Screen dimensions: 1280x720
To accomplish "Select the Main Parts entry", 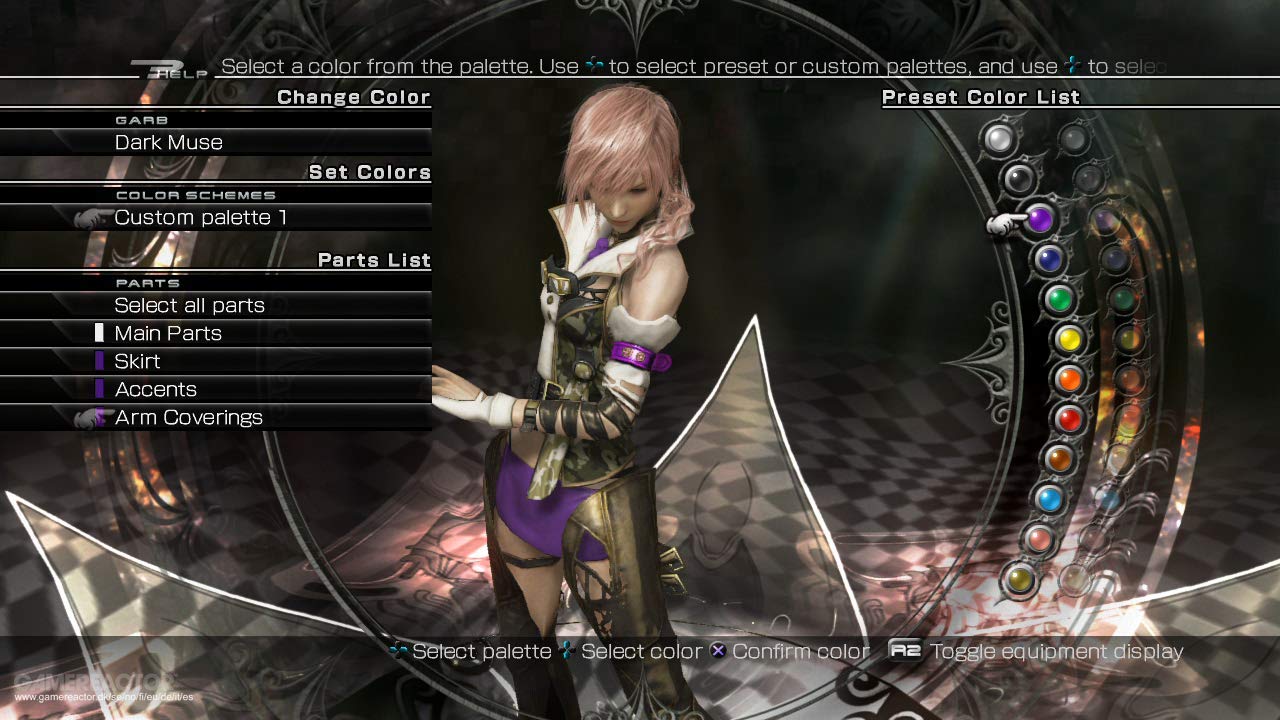I will click(168, 333).
